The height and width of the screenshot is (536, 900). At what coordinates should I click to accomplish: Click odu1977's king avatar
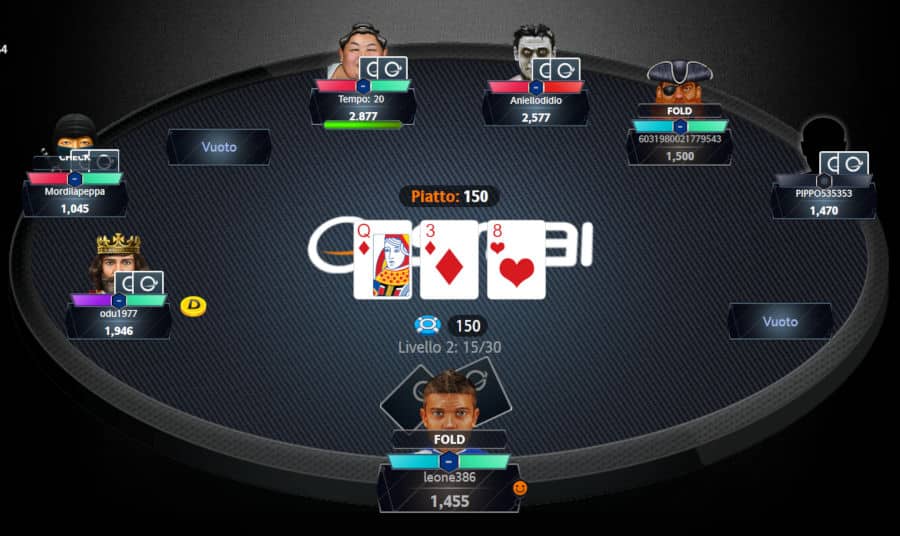coord(116,260)
